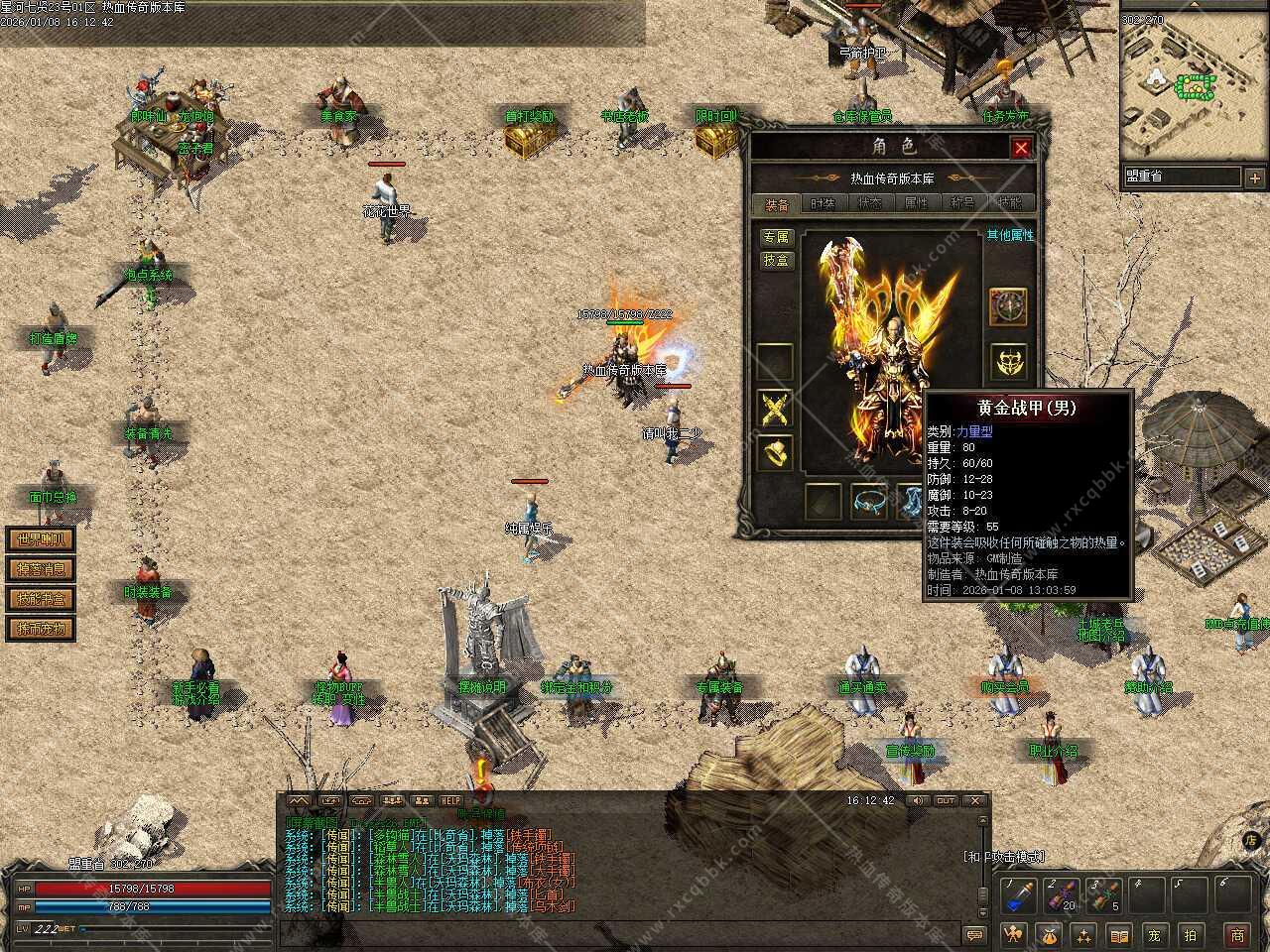The width and height of the screenshot is (1270, 952).
Task: Close the chat panel with X button
Action: point(975,800)
